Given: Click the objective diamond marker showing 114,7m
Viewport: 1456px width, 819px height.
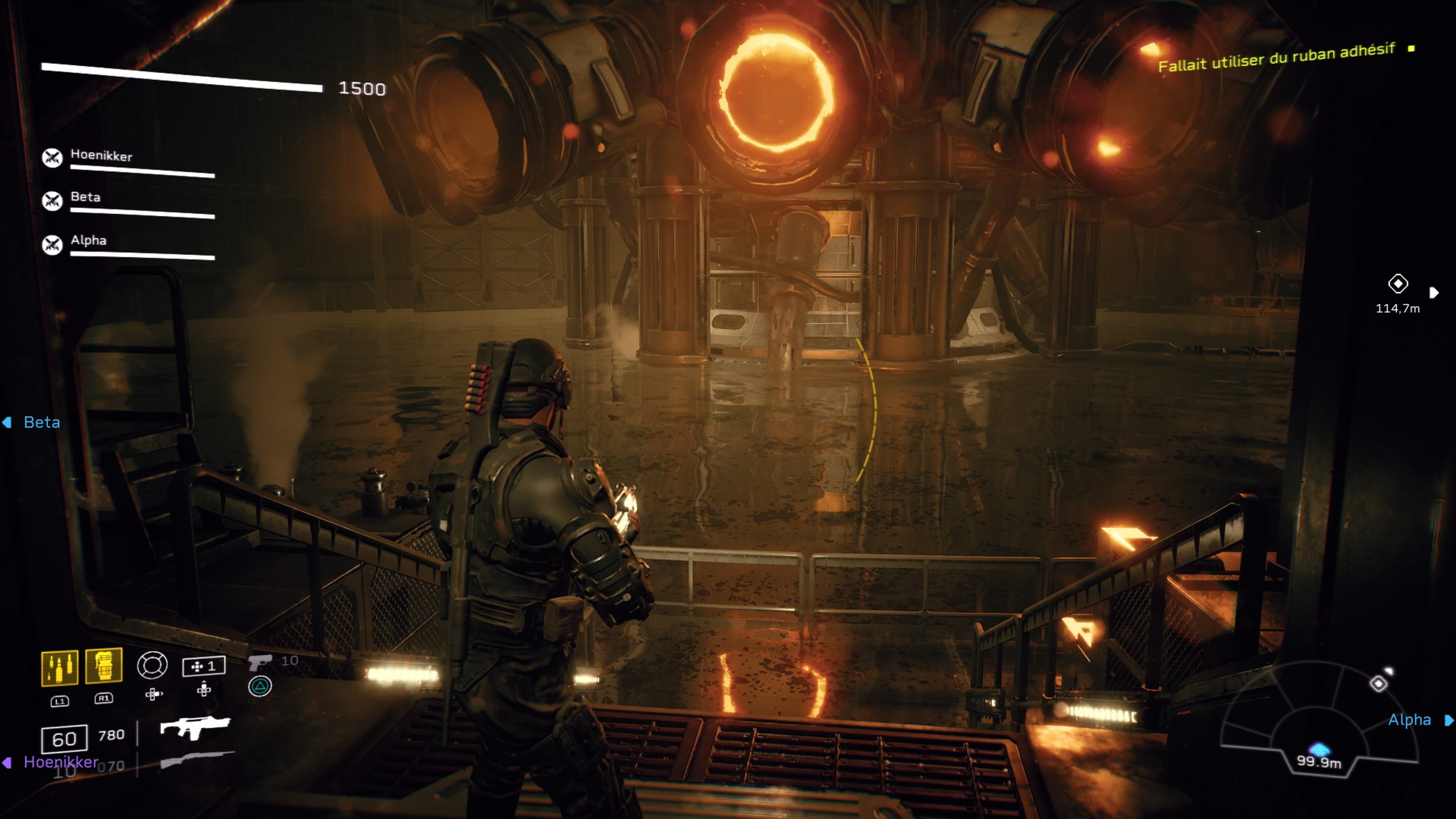Looking at the screenshot, I should pyautogui.click(x=1397, y=283).
